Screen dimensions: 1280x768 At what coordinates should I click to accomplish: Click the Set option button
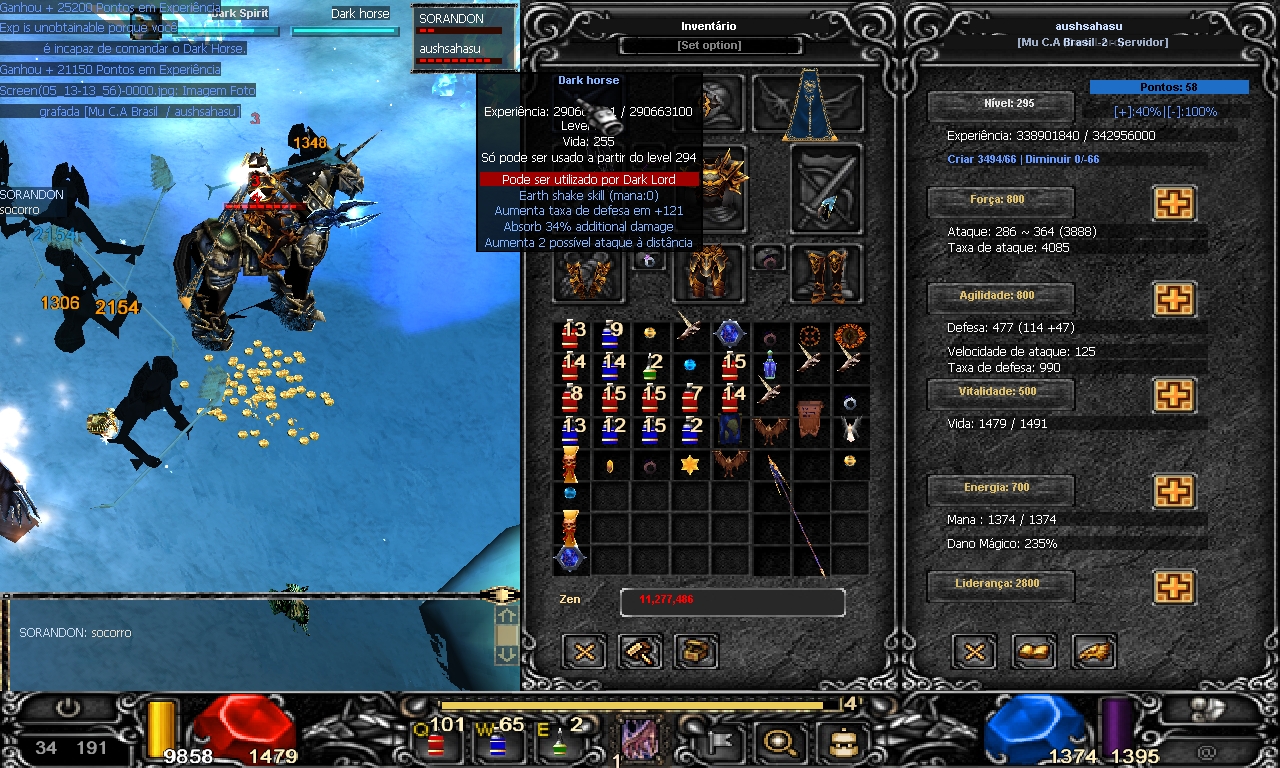(710, 46)
